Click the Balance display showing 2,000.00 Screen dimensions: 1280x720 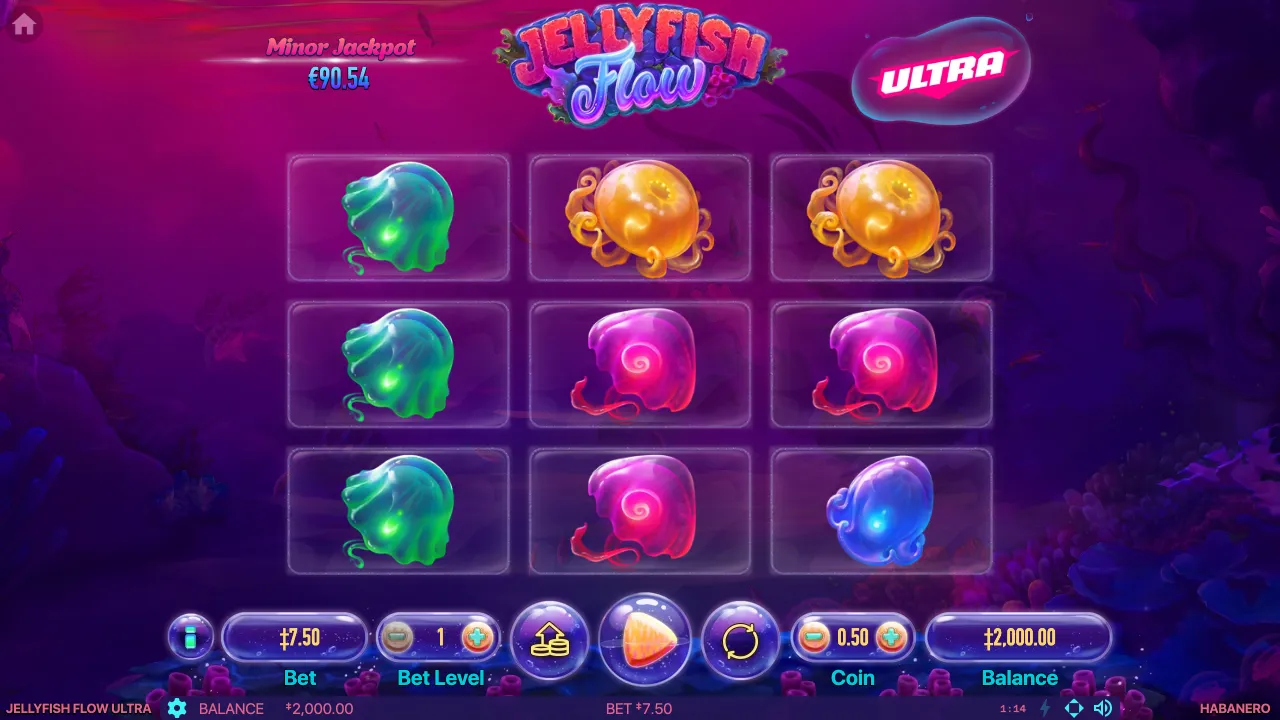1020,636
